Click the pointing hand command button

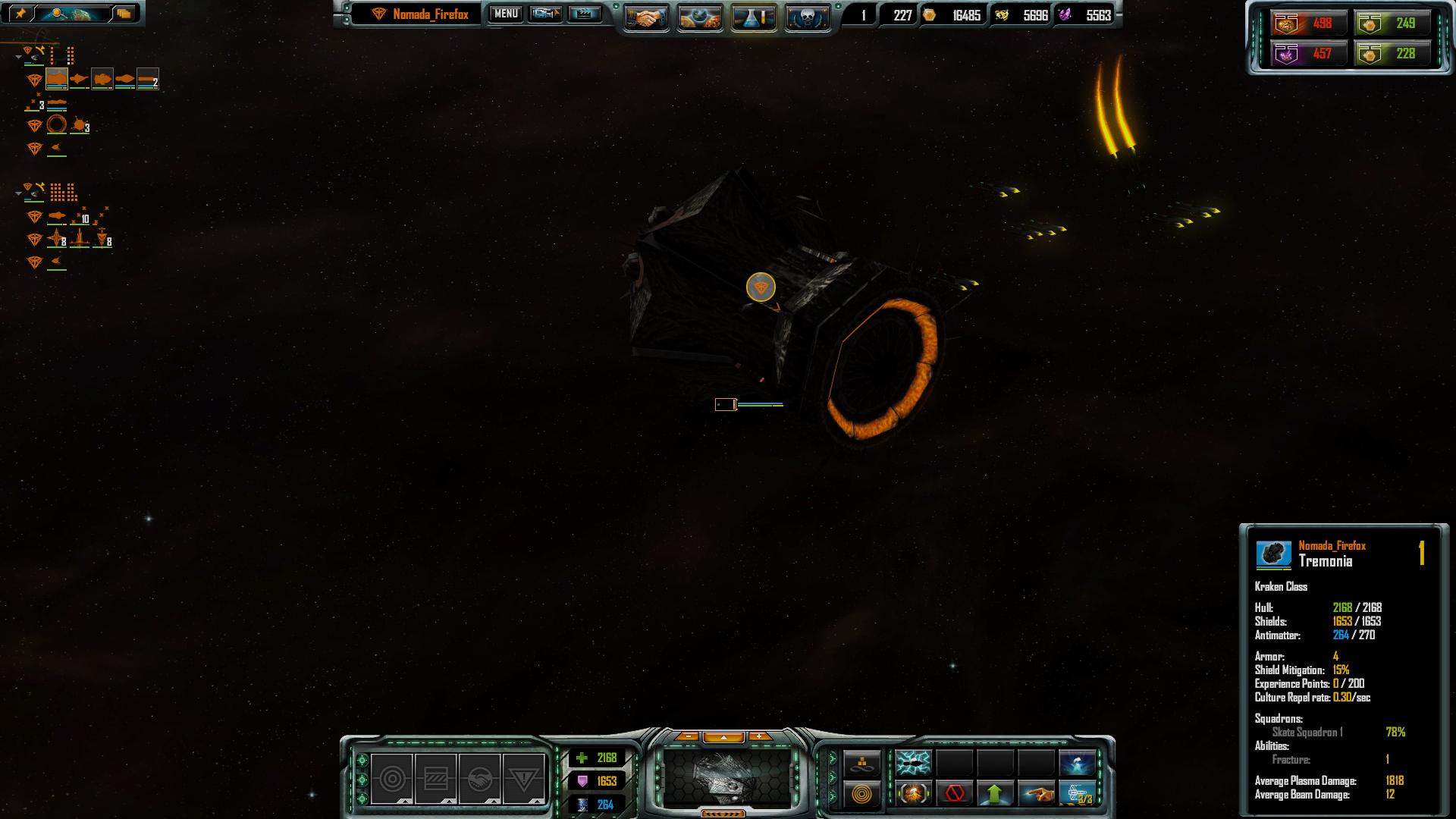pyautogui.click(x=1036, y=794)
